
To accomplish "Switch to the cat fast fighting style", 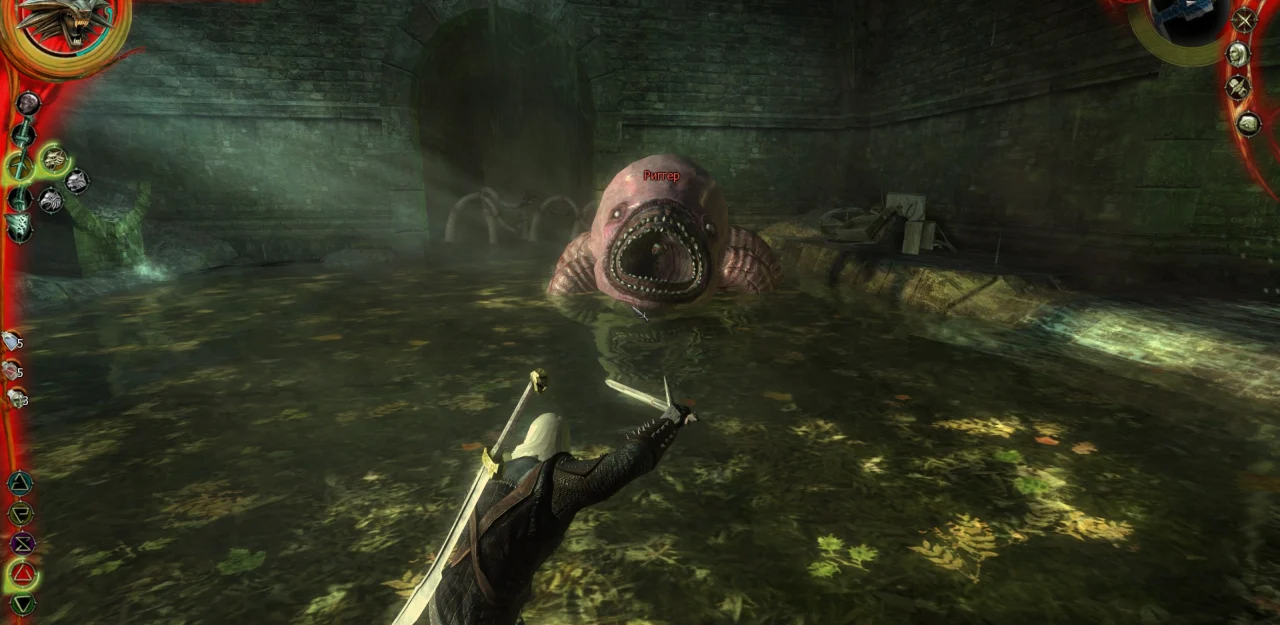I will point(77,181).
